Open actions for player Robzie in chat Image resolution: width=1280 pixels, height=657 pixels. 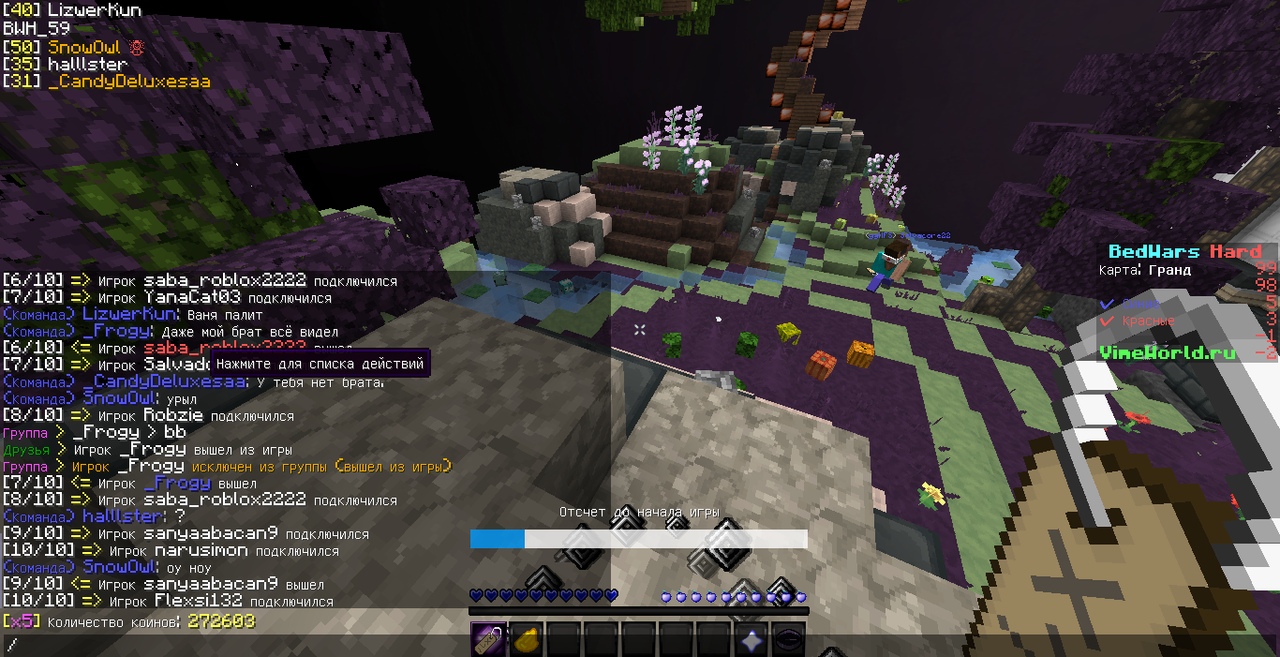174,416
